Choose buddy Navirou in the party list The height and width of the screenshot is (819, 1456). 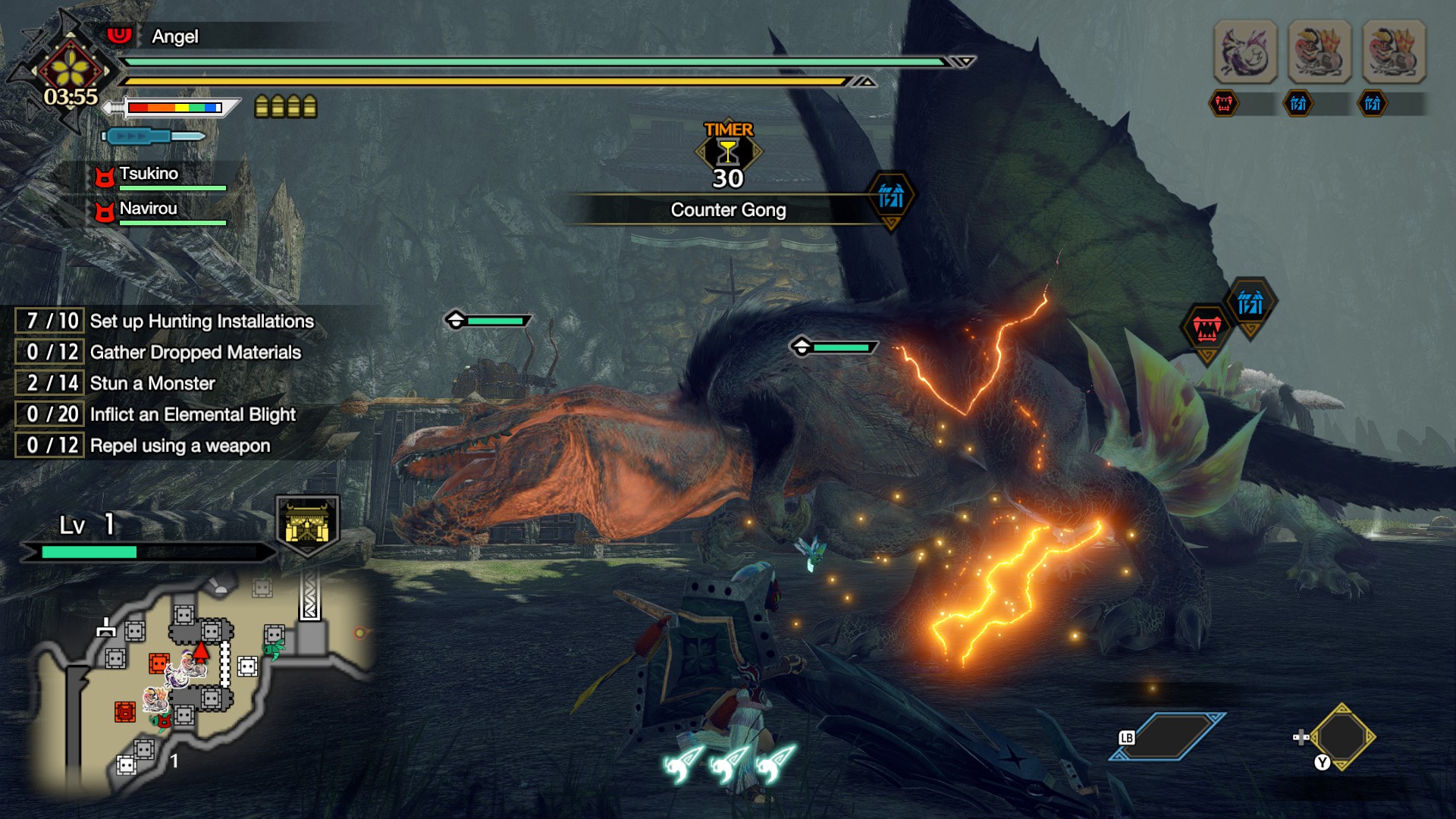point(148,209)
